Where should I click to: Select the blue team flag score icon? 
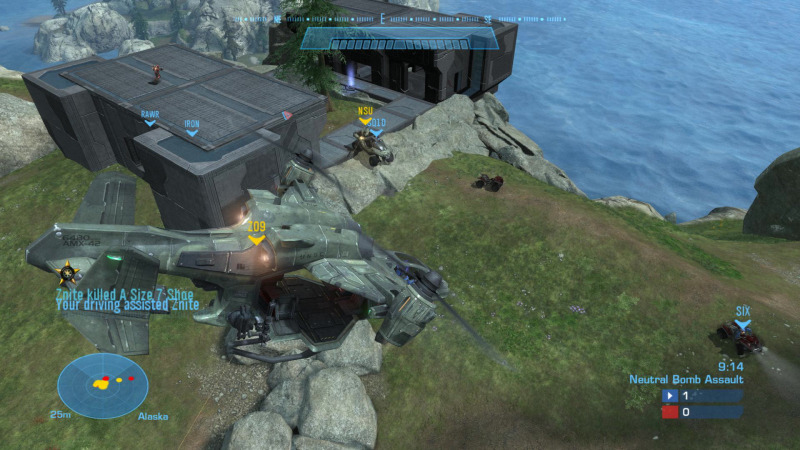pos(671,396)
